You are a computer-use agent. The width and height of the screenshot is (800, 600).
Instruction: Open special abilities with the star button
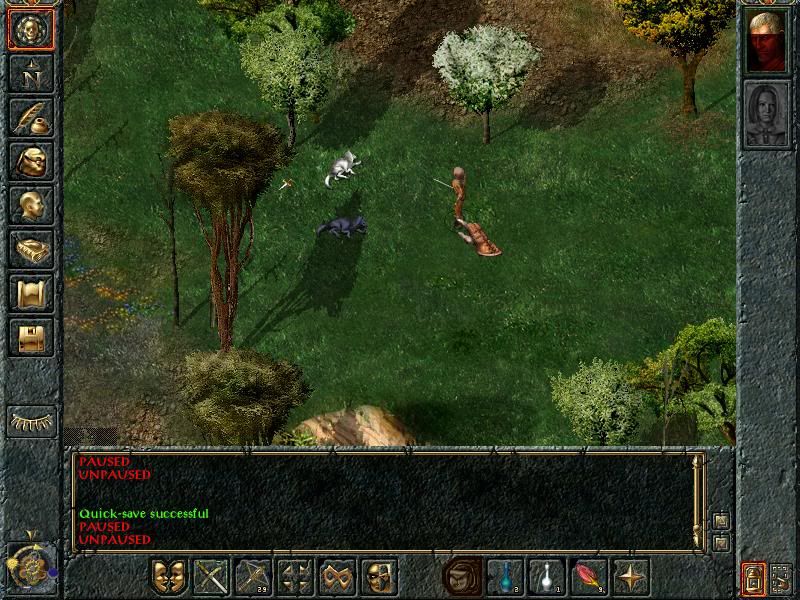631,577
